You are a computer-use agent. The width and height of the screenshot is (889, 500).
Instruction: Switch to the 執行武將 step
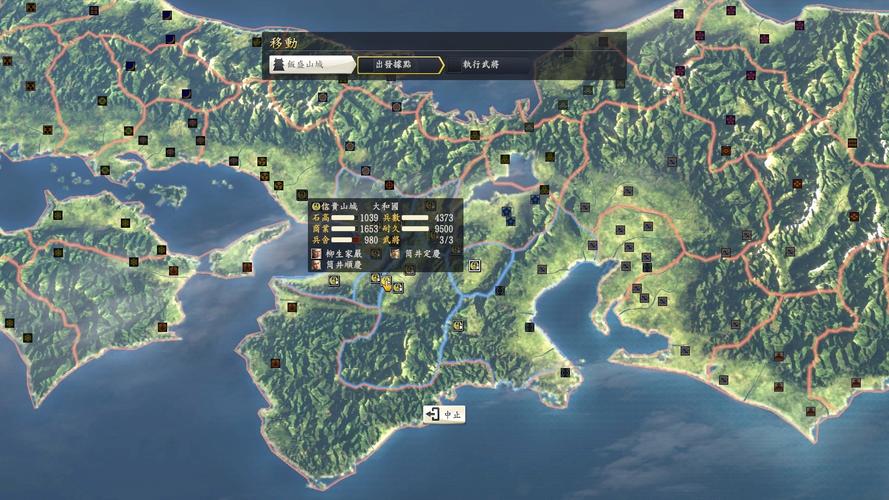(x=480, y=65)
